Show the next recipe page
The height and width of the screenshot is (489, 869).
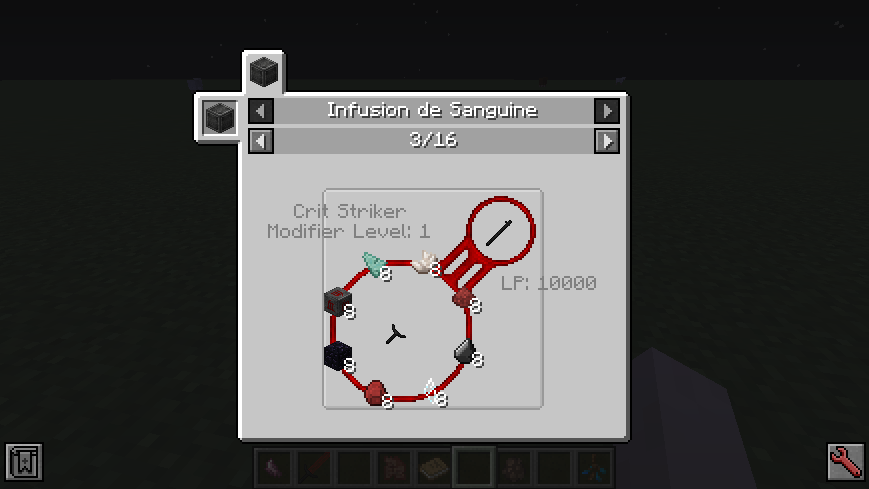606,141
